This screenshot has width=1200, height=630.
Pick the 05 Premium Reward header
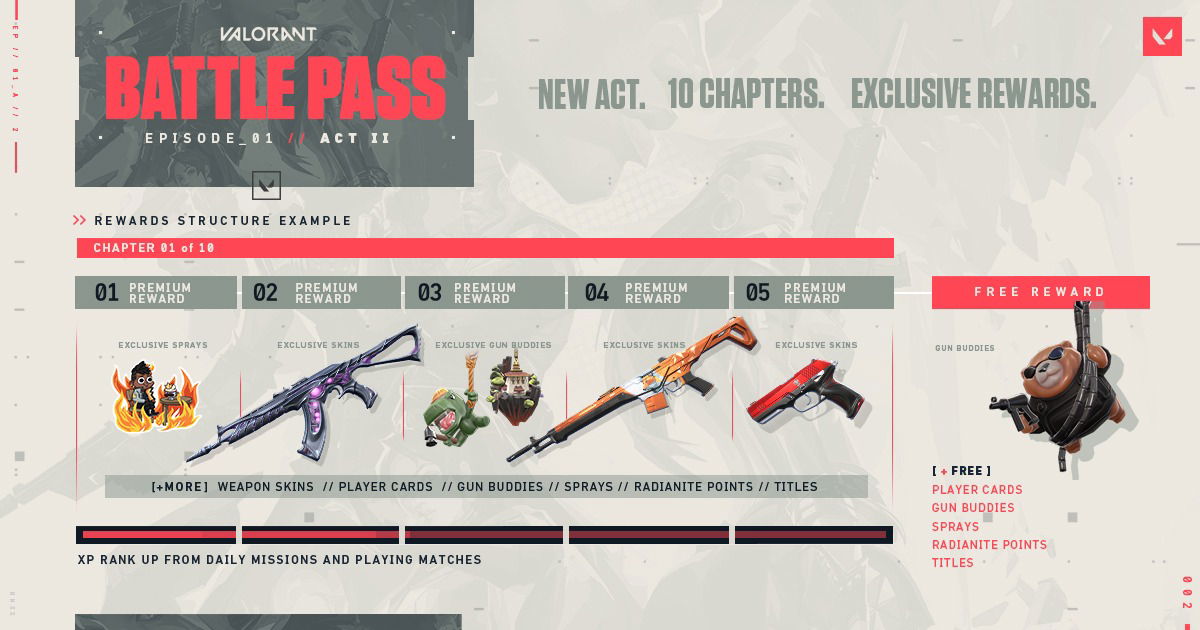coord(813,292)
